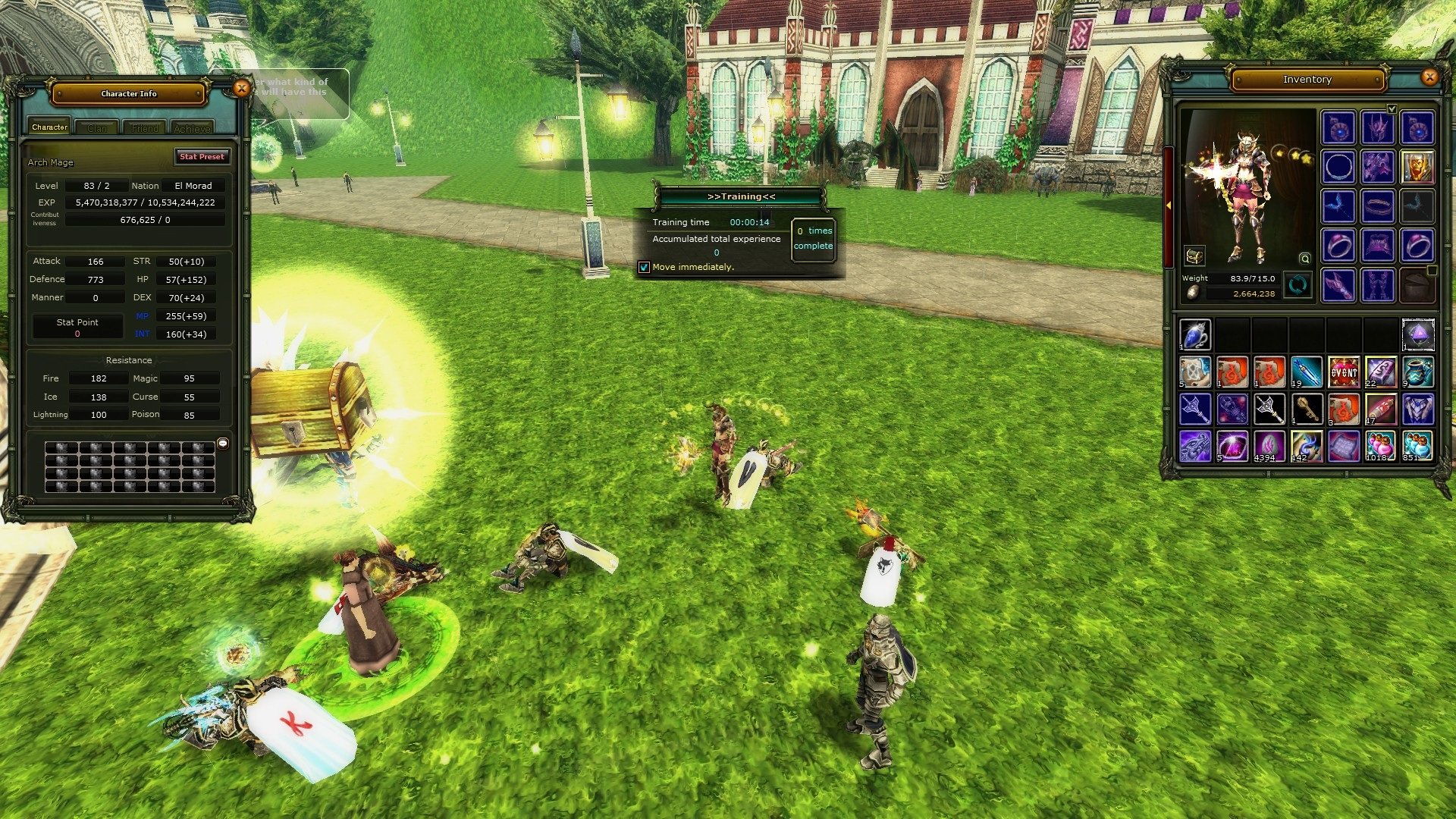The height and width of the screenshot is (819, 1456).
Task: Click the Stat Preset button
Action: coord(202,157)
